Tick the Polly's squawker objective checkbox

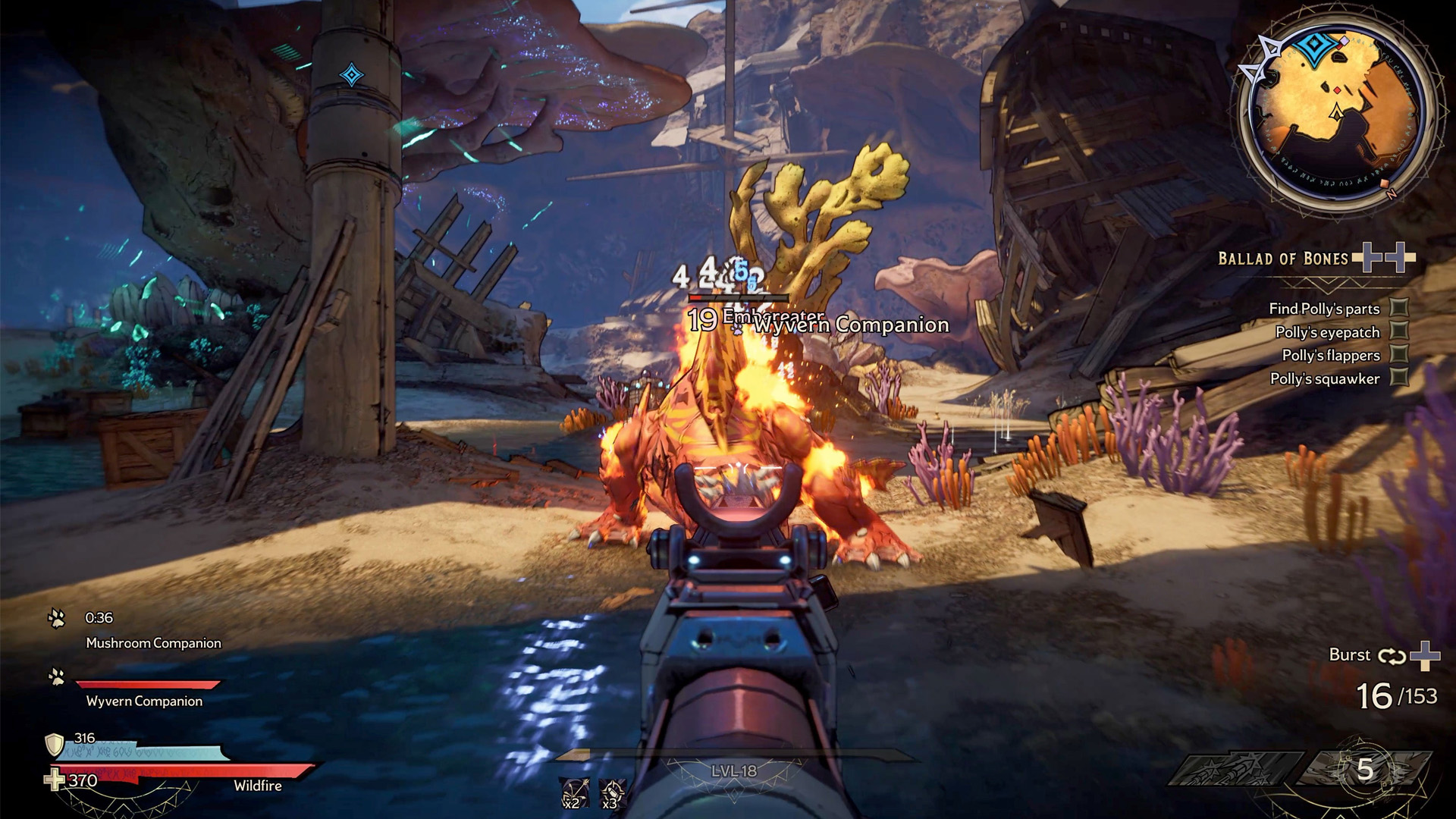coord(1399,378)
